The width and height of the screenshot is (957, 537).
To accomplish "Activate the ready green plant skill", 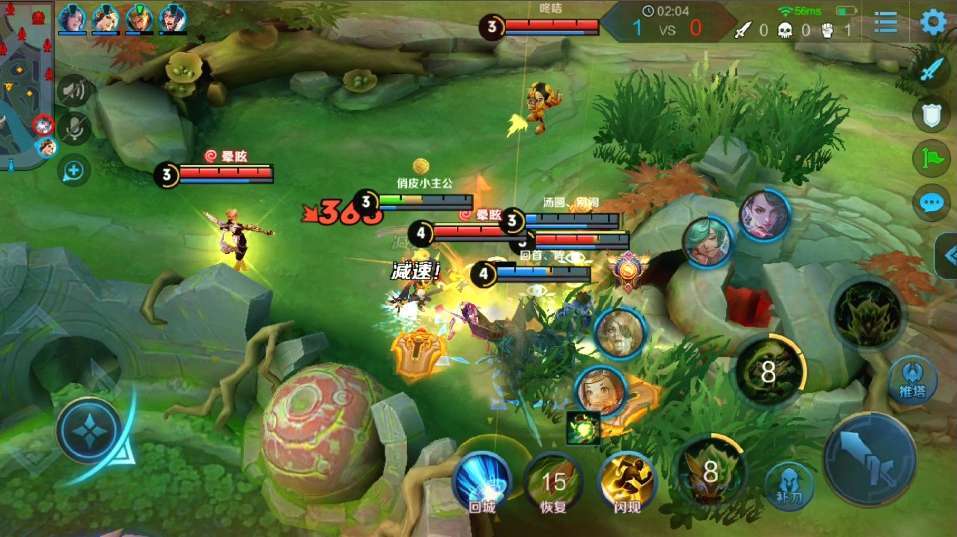I will pyautogui.click(x=867, y=313).
